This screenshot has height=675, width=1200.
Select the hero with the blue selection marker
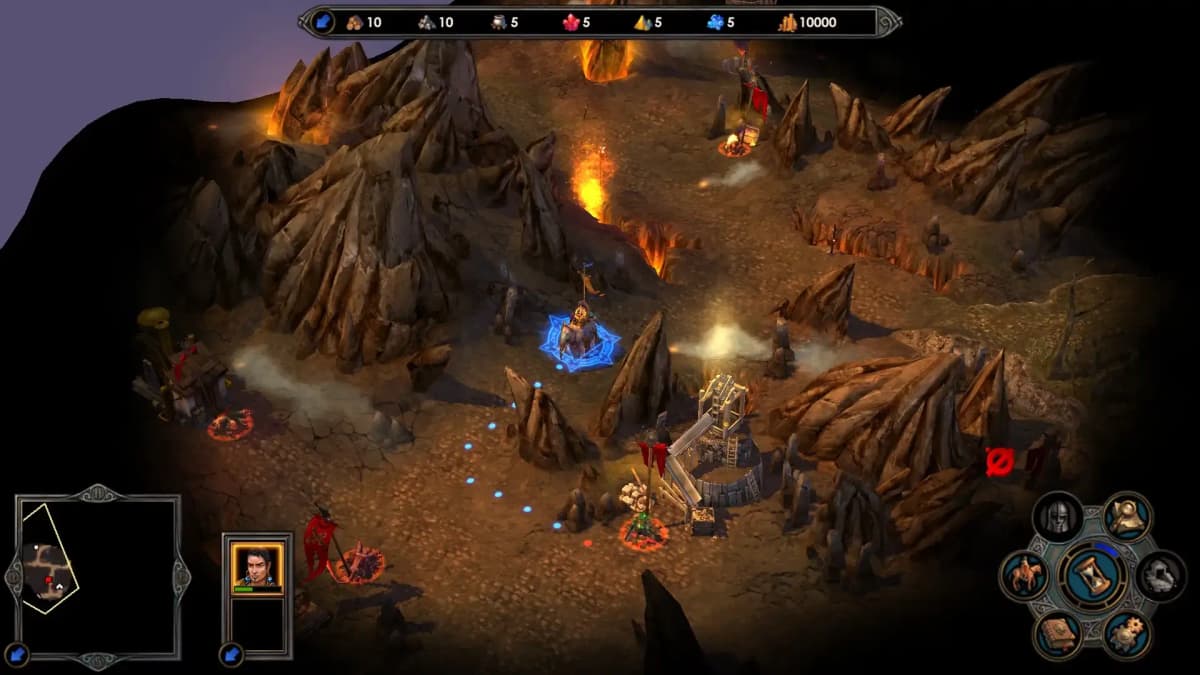[580, 336]
